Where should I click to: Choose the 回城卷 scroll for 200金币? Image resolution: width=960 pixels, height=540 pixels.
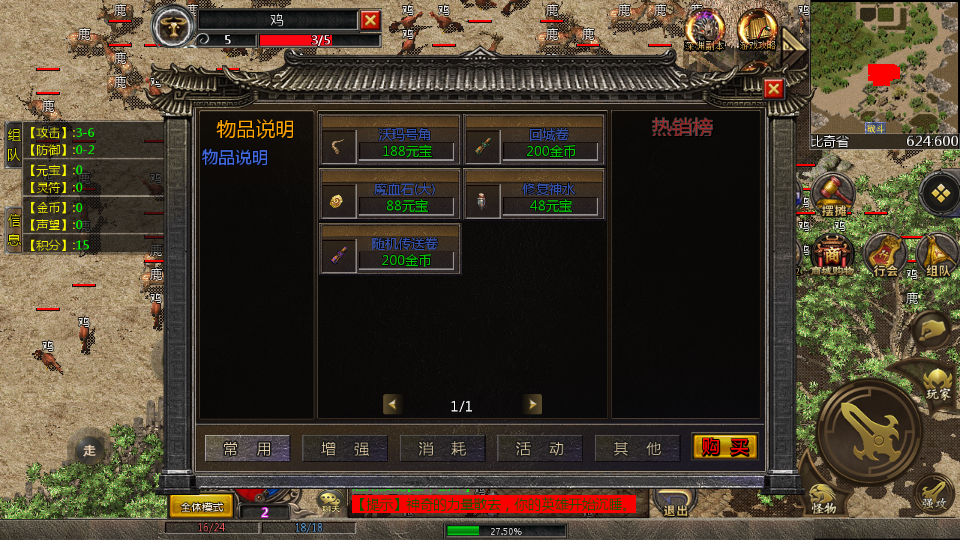[x=534, y=139]
